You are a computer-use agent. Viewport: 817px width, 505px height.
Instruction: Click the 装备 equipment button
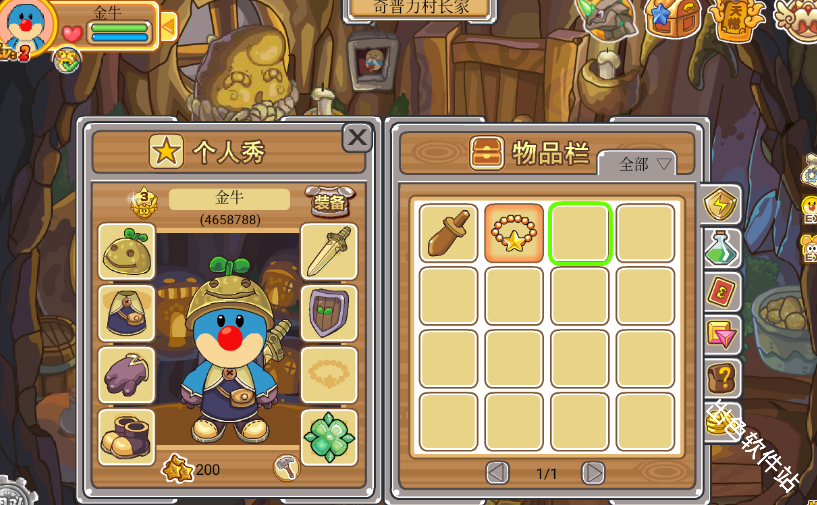[328, 201]
